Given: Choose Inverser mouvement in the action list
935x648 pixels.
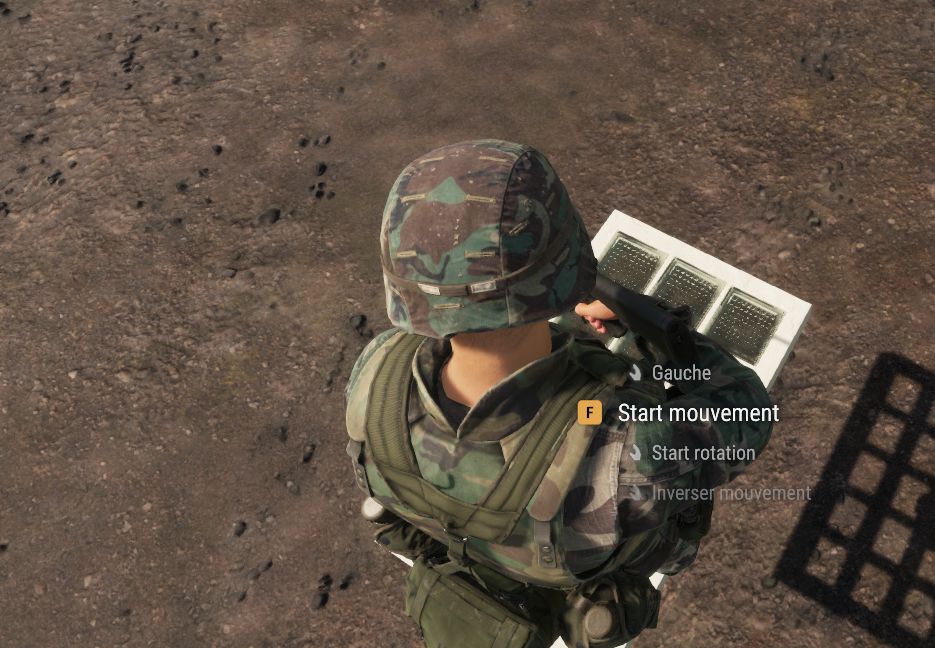Looking at the screenshot, I should (730, 493).
